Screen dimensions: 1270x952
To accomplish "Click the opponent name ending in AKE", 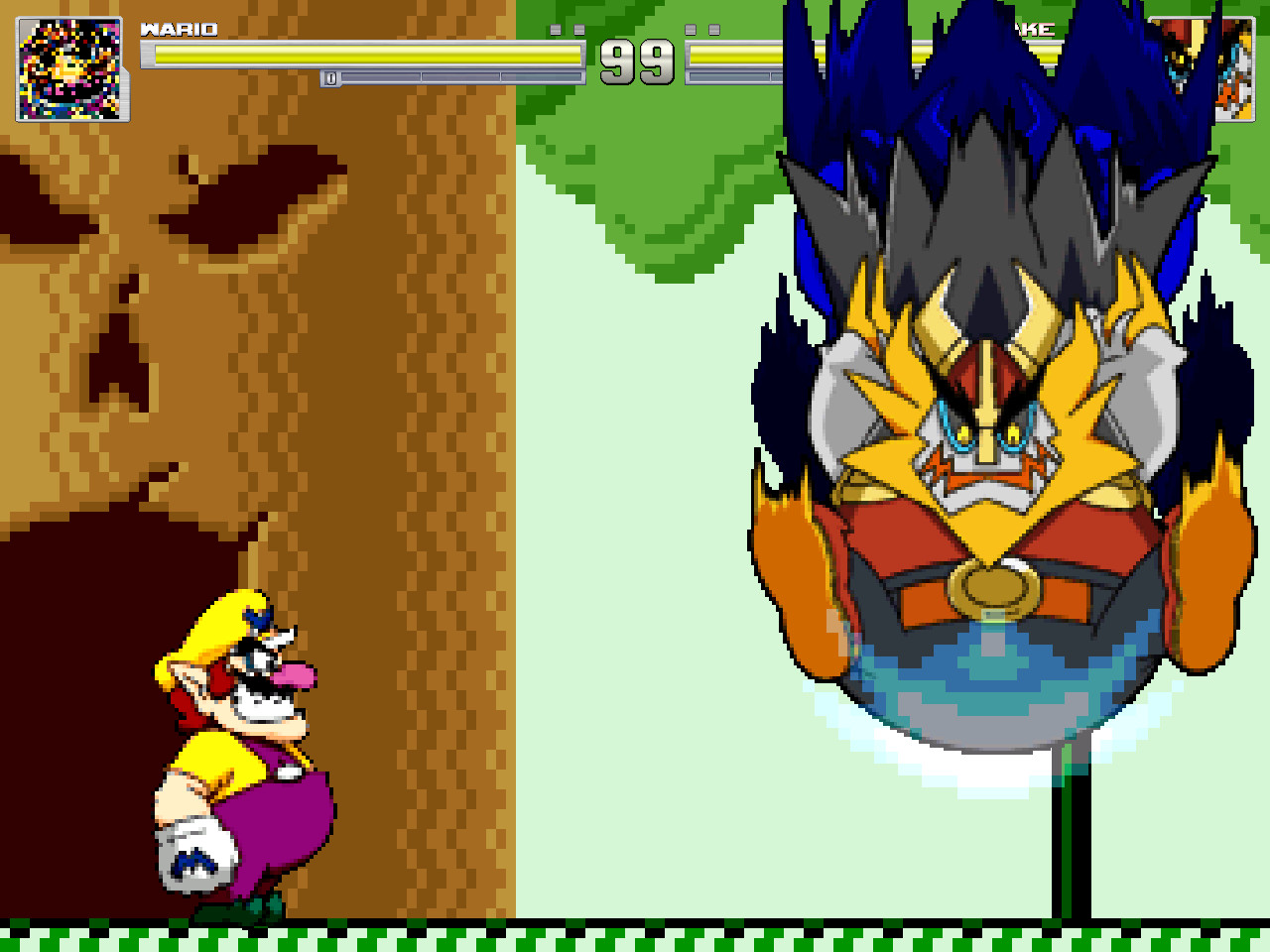I will [x=1032, y=30].
